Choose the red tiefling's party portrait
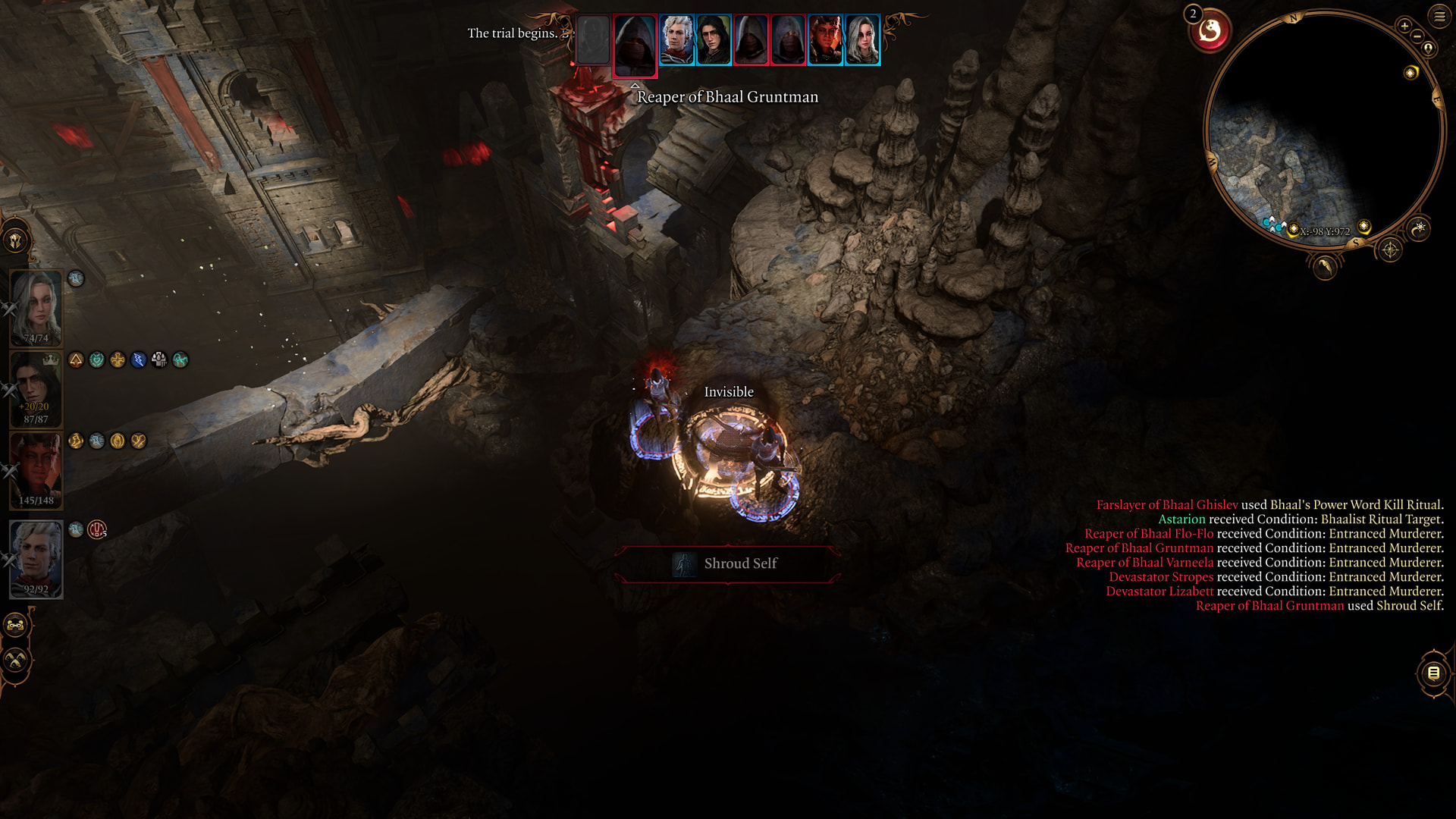The height and width of the screenshot is (819, 1456). (36, 469)
